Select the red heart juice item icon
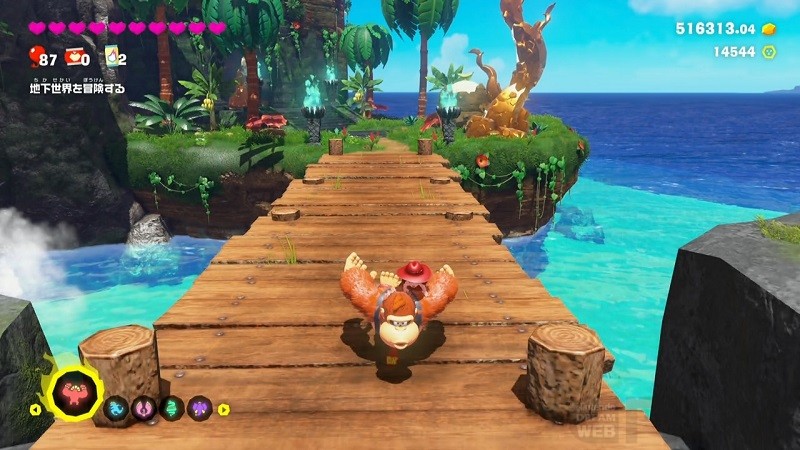Viewport: 800px width, 450px height. (x=74, y=57)
